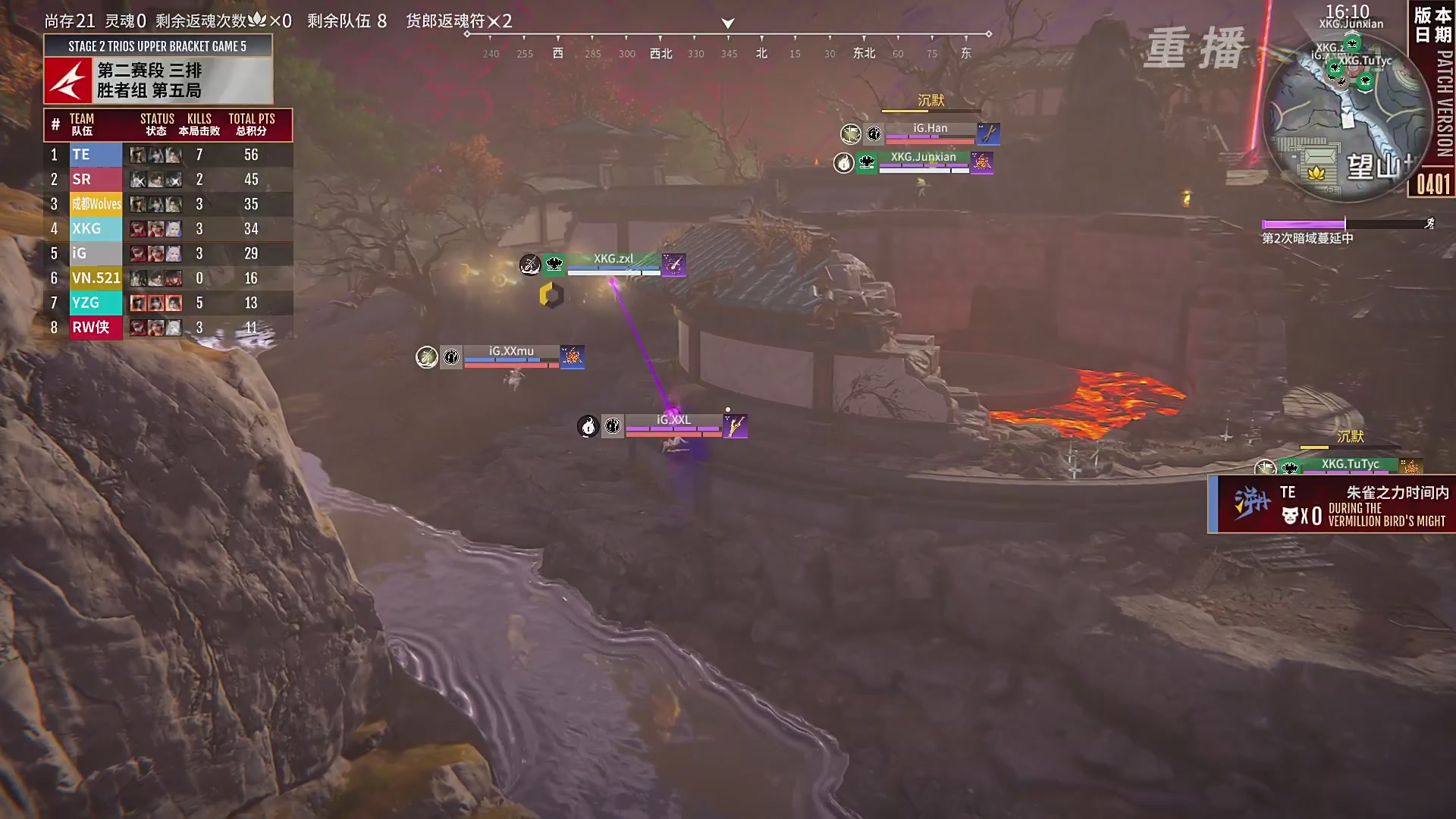Select iG.XXL's golden staff weapon icon
Screen dimensions: 1456x819
736,427
